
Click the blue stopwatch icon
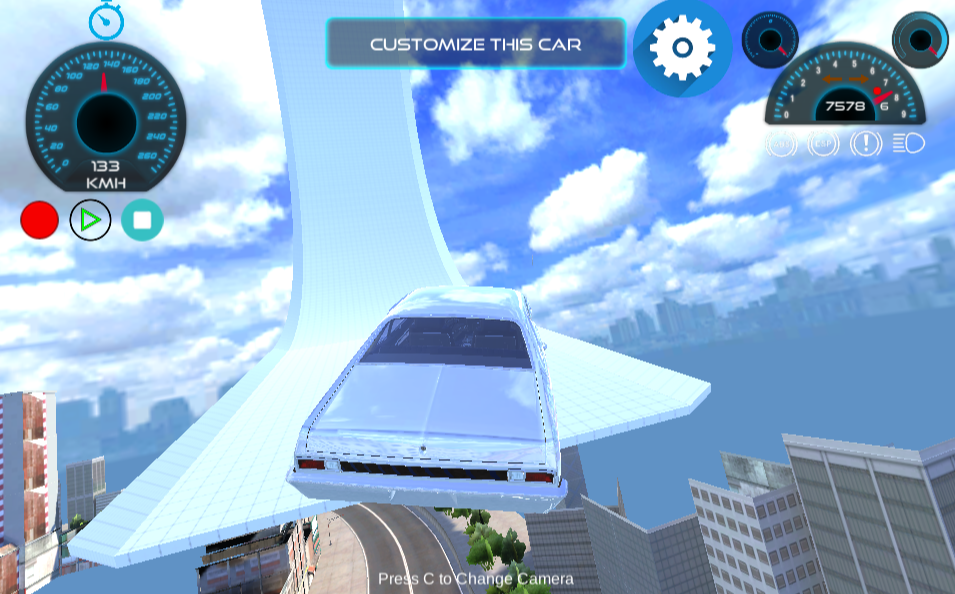tap(106, 20)
